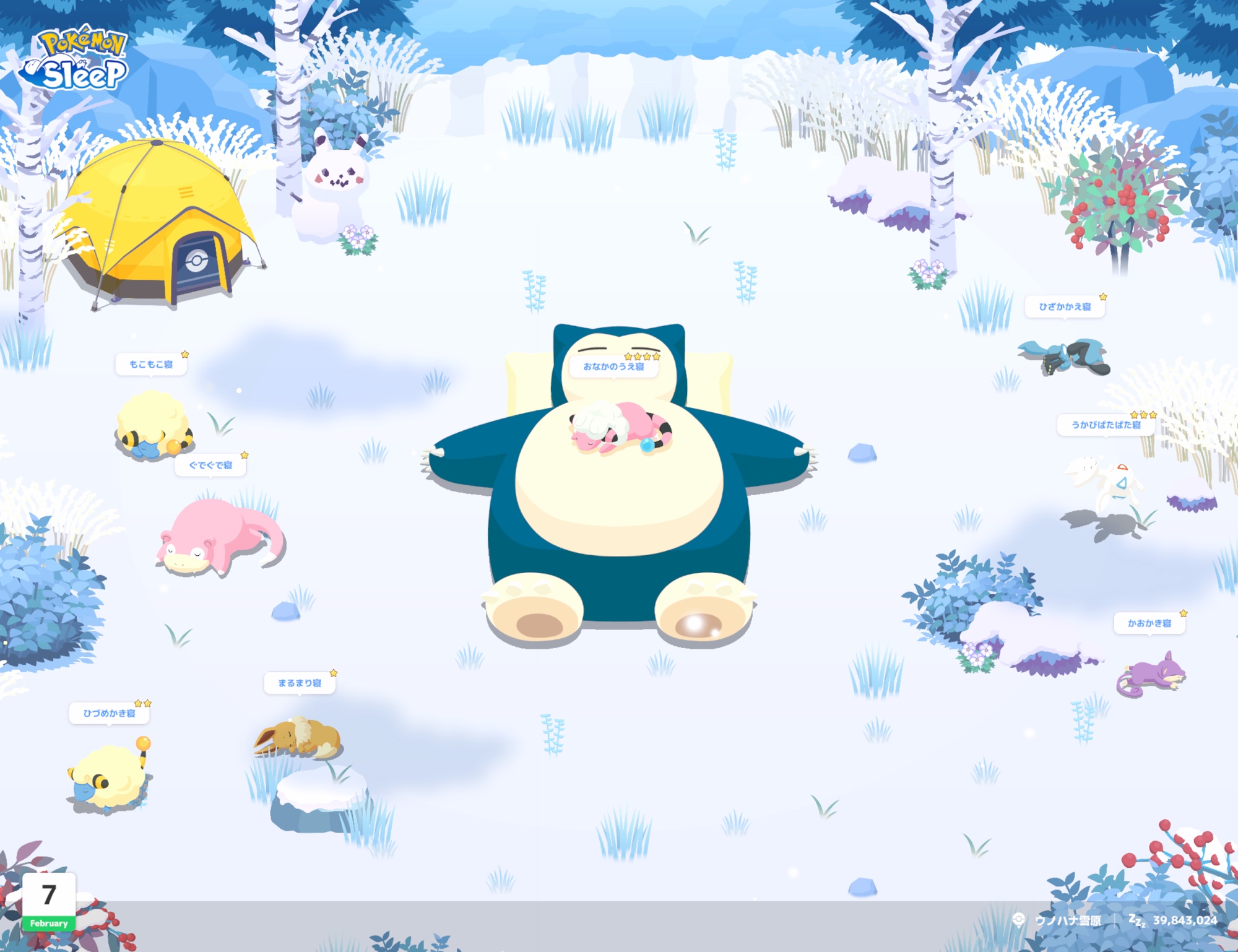This screenshot has width=1238, height=952.
Task: Tap the ぐでぐで寝 sleep style label
Action: 210,465
